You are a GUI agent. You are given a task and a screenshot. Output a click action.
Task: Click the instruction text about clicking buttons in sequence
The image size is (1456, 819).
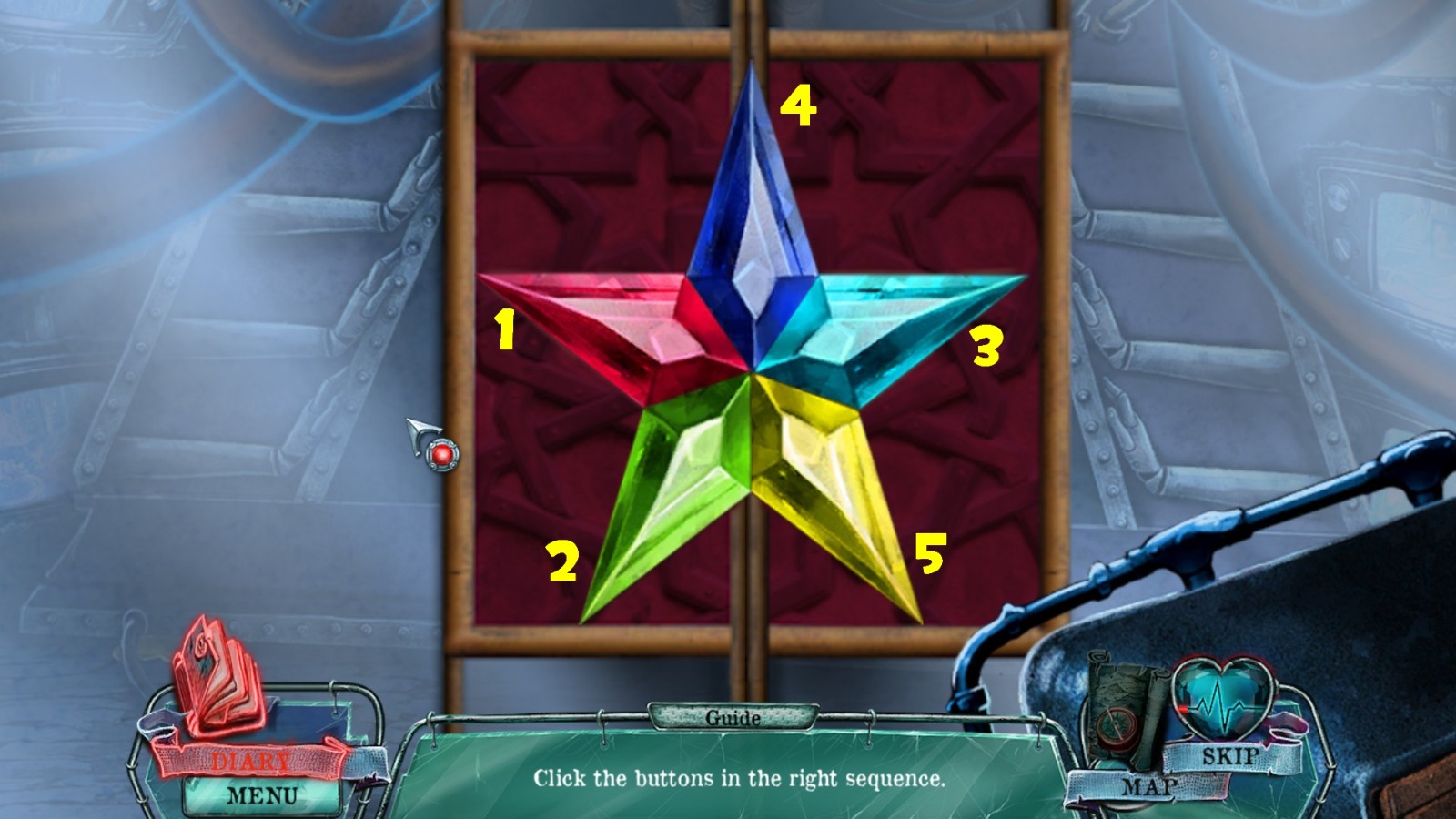[x=737, y=779]
